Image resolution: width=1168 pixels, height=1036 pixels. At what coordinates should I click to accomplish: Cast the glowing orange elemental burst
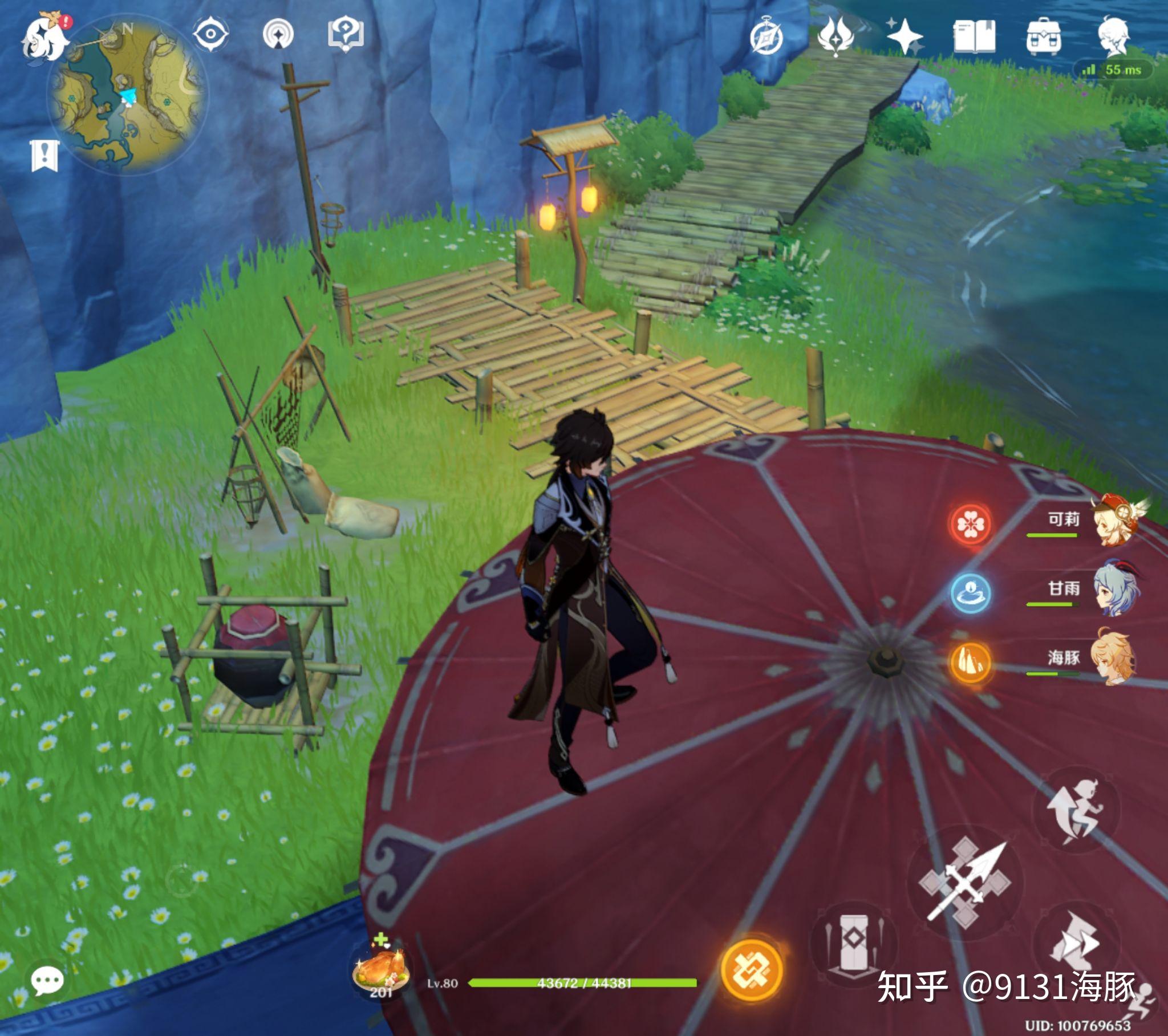click(752, 969)
